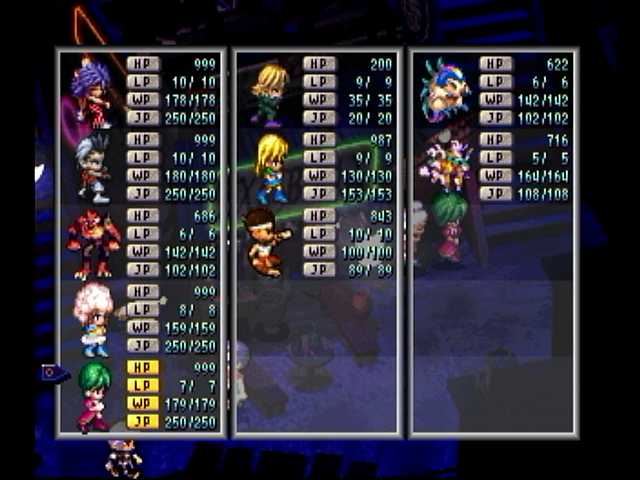Select the highlighted green-haired girl
Image resolution: width=640 pixels, height=480 pixels.
tap(93, 396)
